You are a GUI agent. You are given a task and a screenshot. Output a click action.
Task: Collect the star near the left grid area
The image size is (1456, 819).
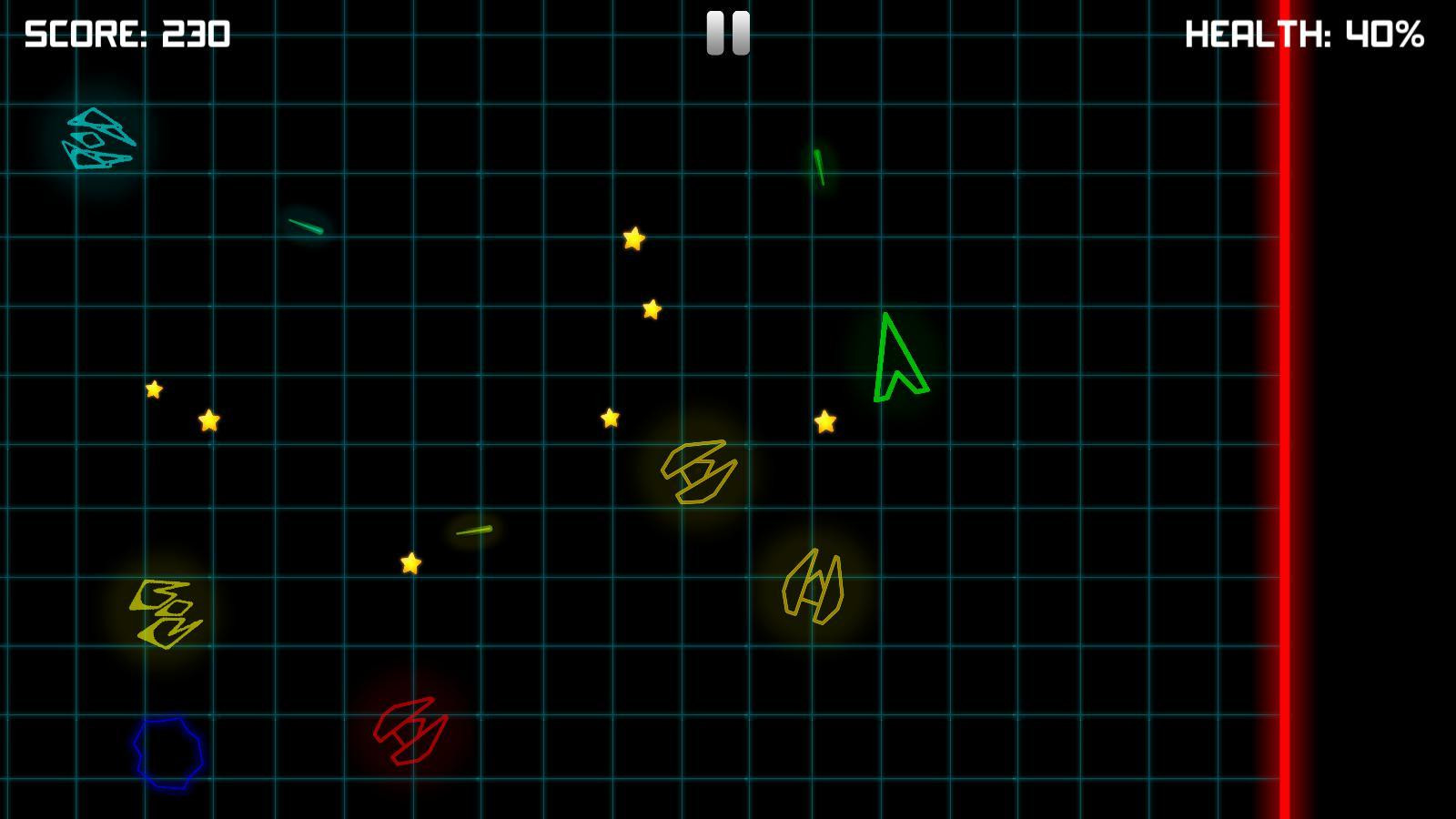154,389
